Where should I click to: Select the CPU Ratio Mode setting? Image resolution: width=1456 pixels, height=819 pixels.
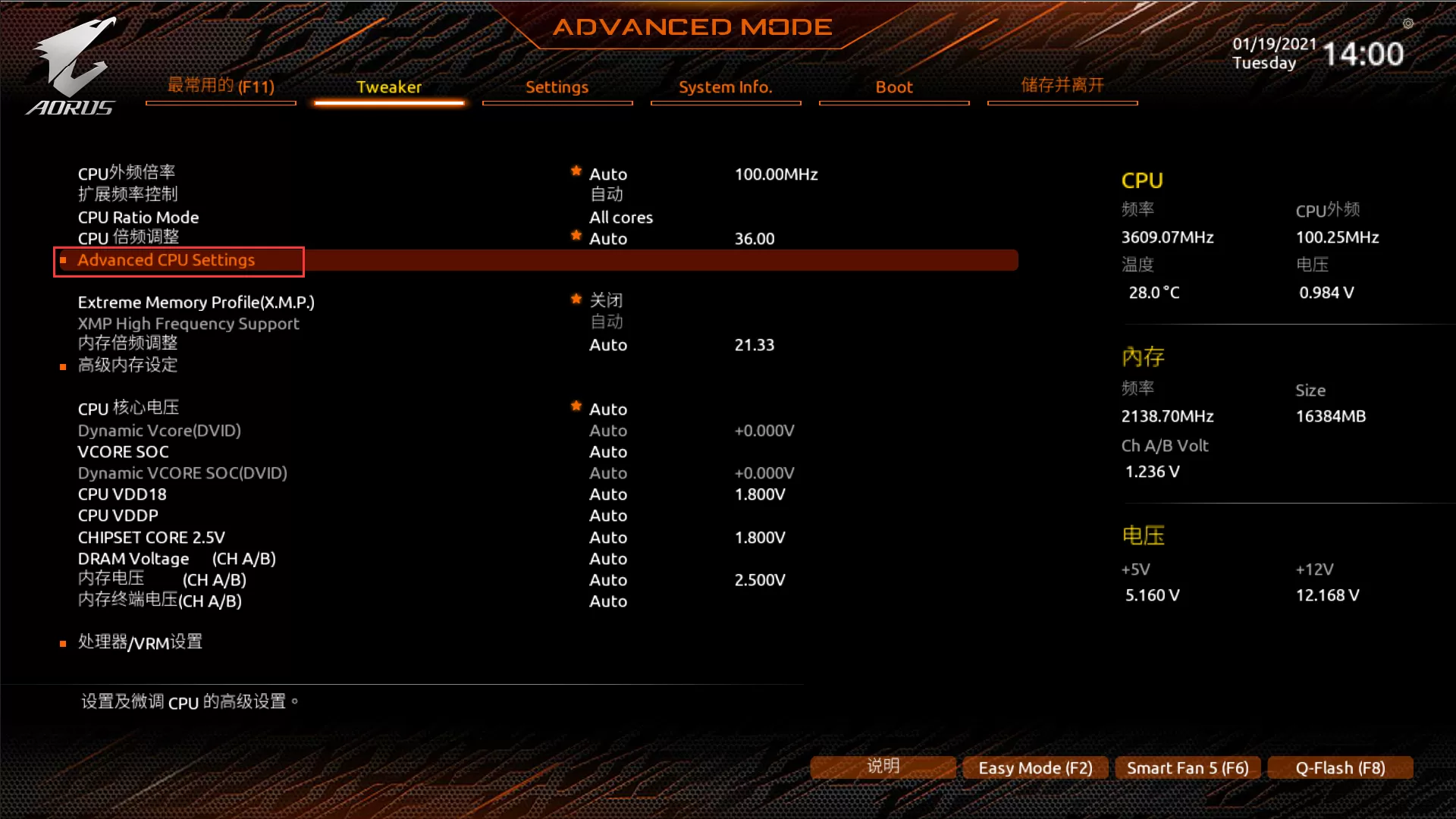click(138, 218)
